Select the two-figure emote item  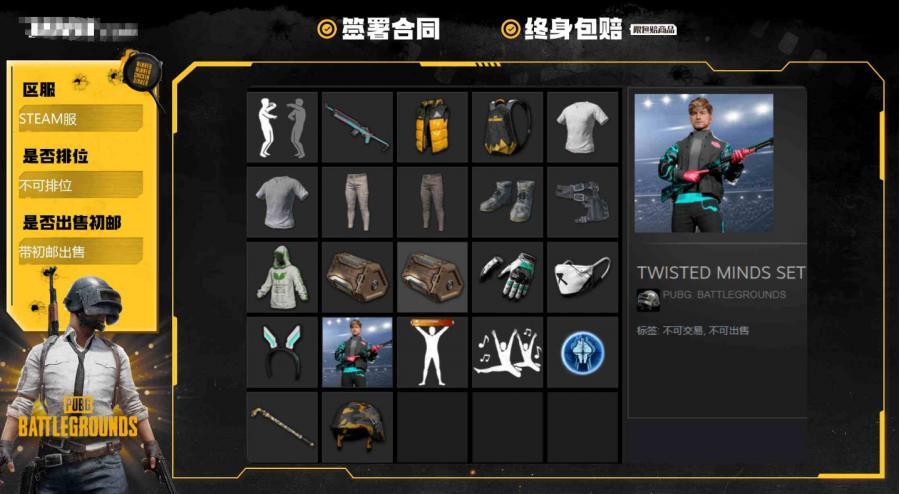pos(282,127)
